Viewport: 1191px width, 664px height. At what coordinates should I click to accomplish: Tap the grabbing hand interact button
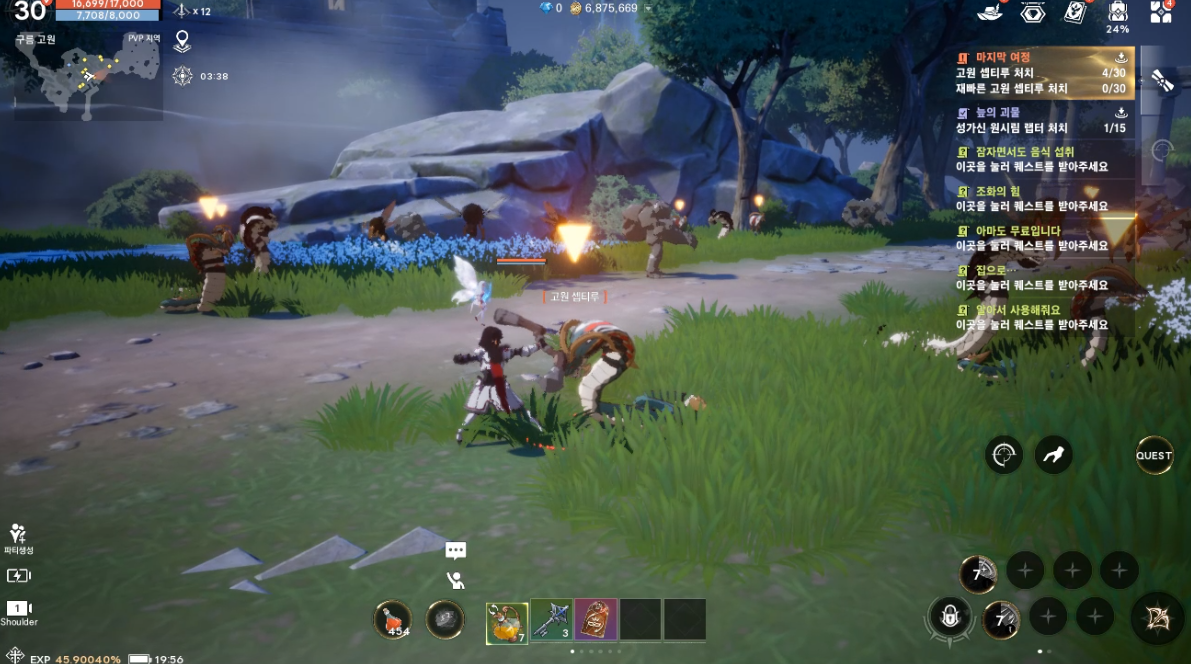1053,455
